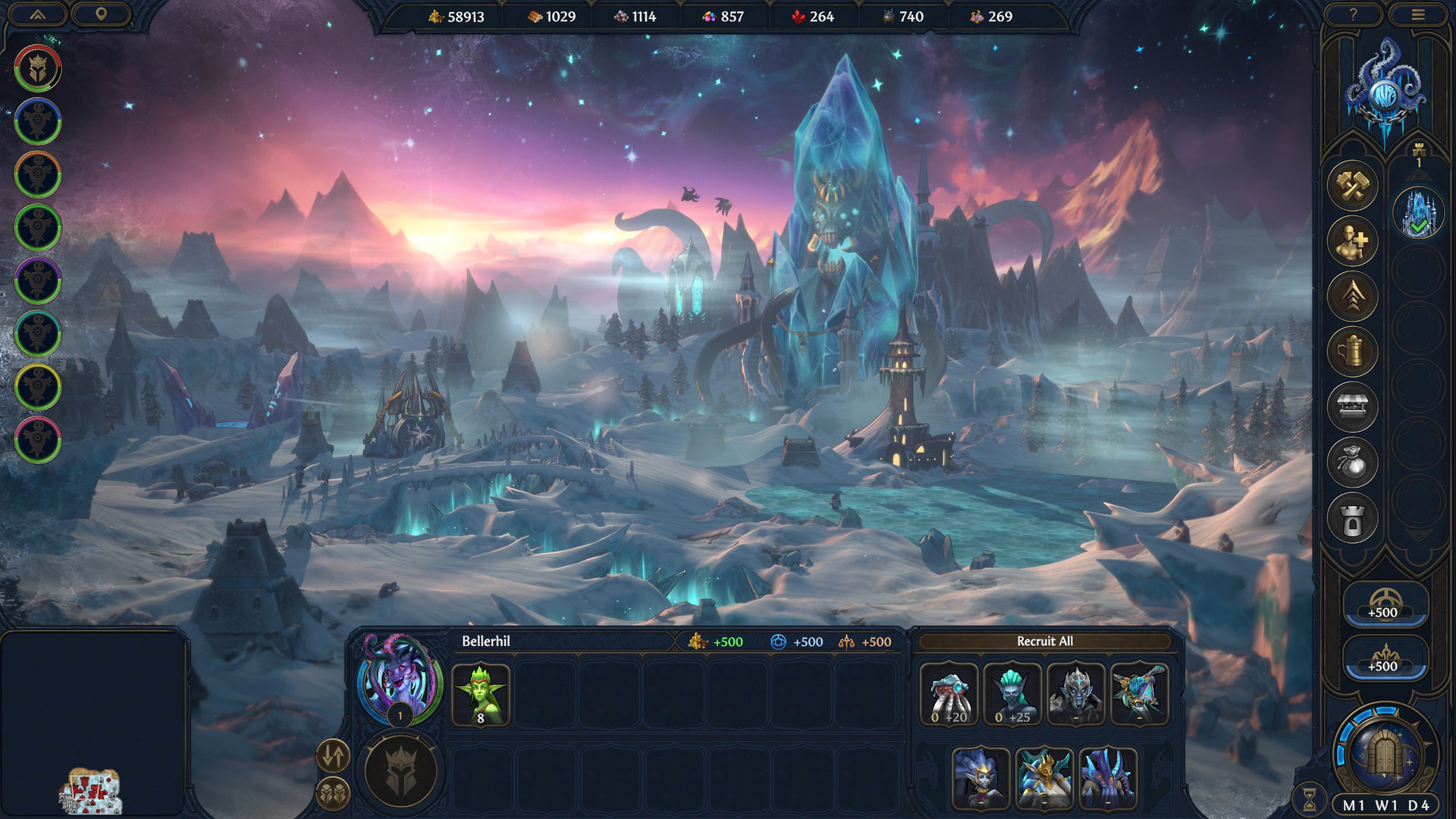Click the Recruit All button
The image size is (1456, 819).
[x=1044, y=642]
